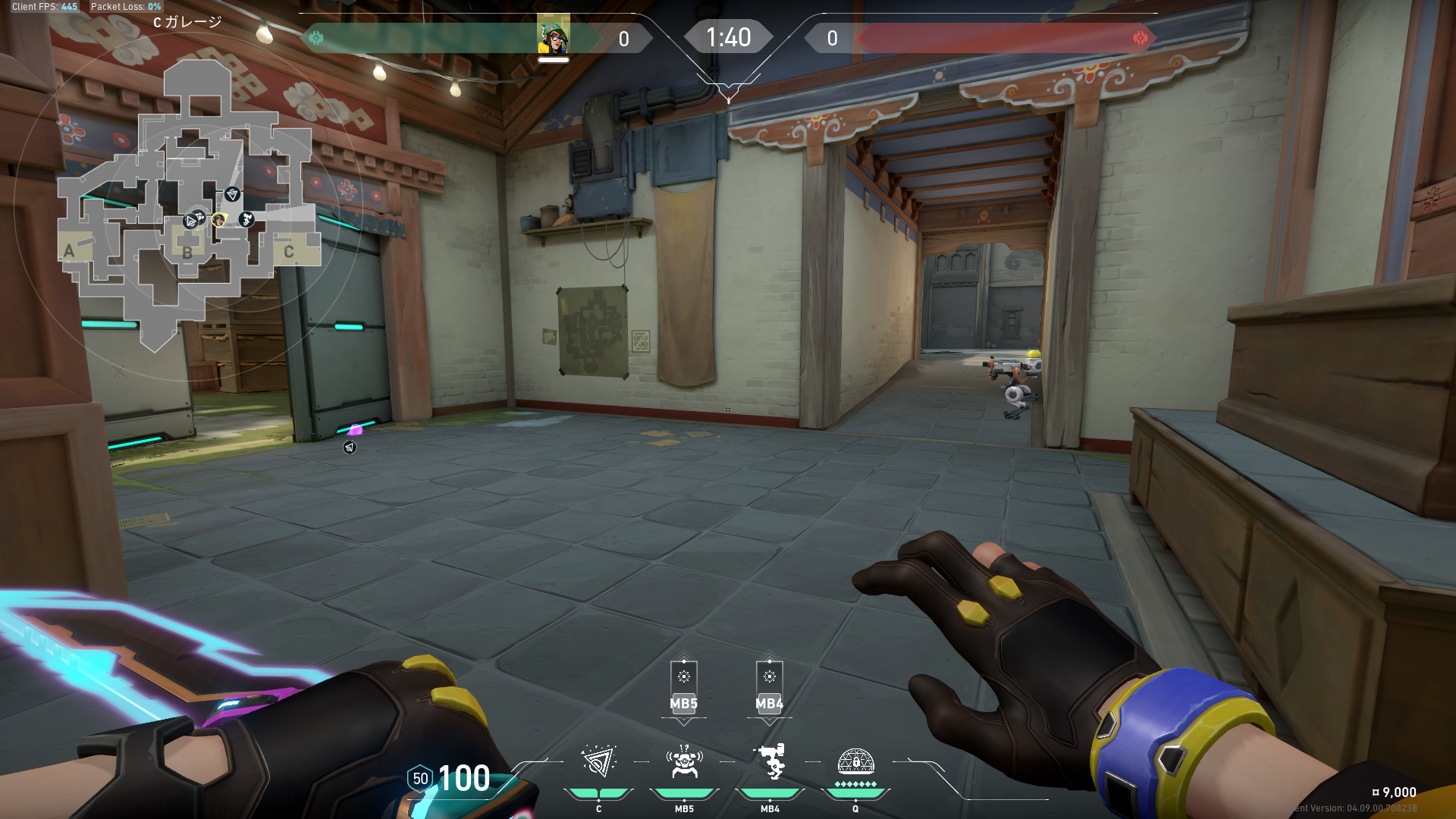Trigger the Lockdown ultimate ability icon
The width and height of the screenshot is (1456, 819).
coord(855,762)
